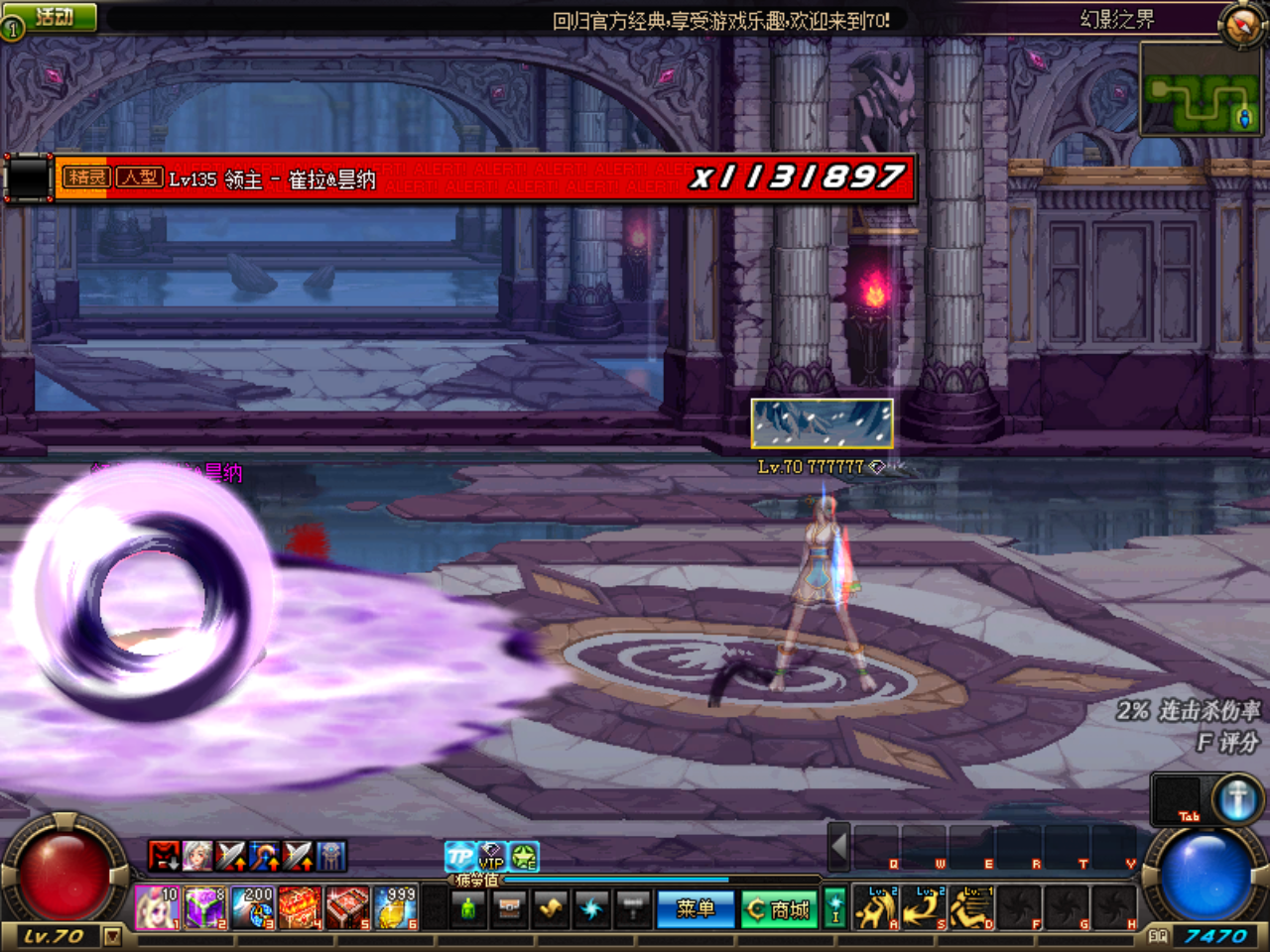Select the Lv.2 skill on the S key

point(922,907)
